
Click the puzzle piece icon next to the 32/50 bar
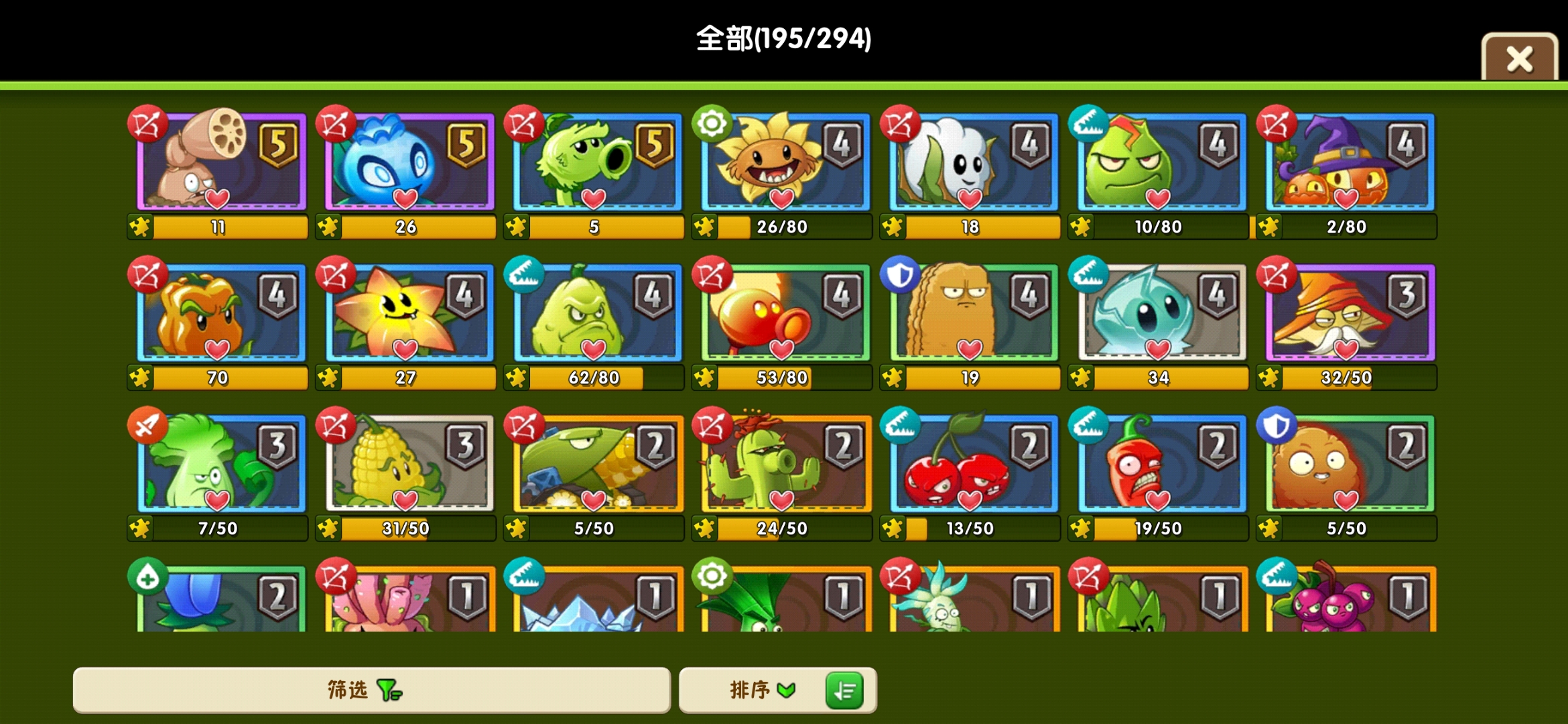(x=1270, y=377)
